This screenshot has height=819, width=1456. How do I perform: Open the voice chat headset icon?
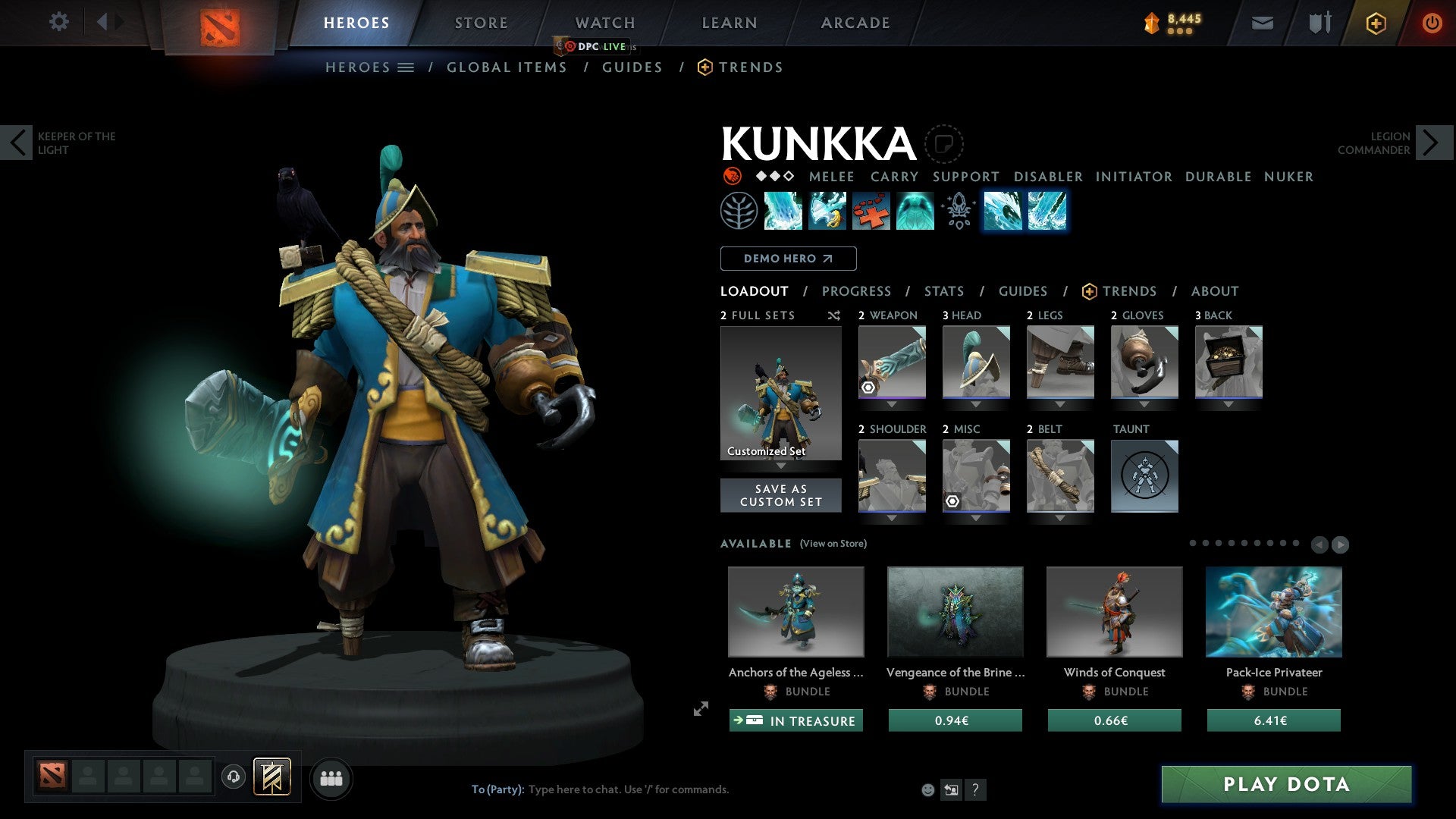[x=234, y=777]
